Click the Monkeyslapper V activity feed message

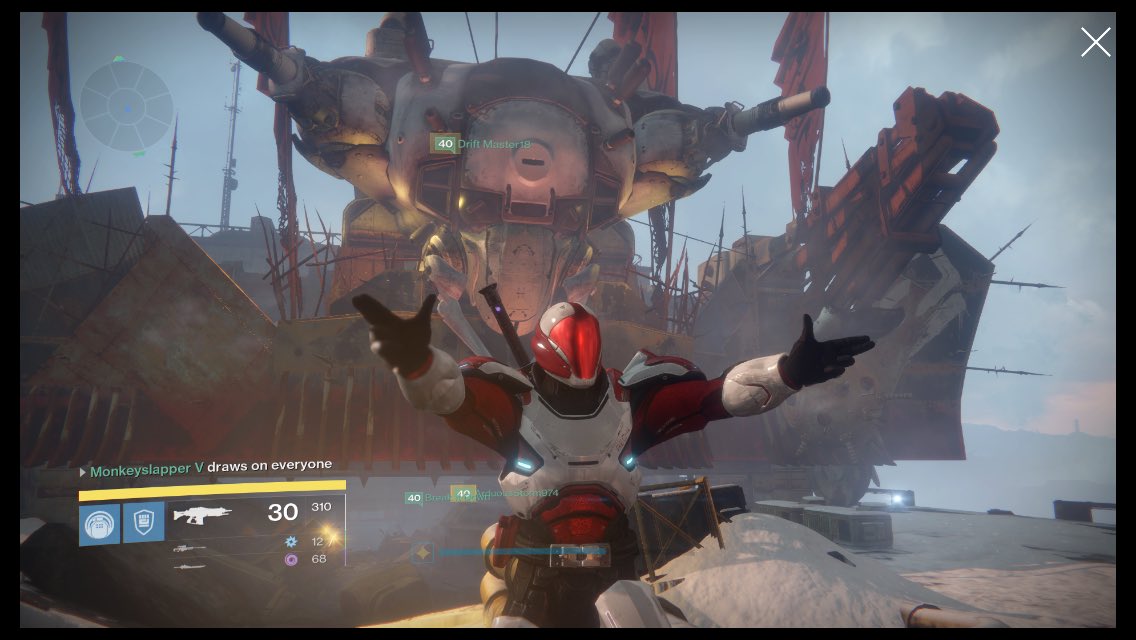coord(206,467)
